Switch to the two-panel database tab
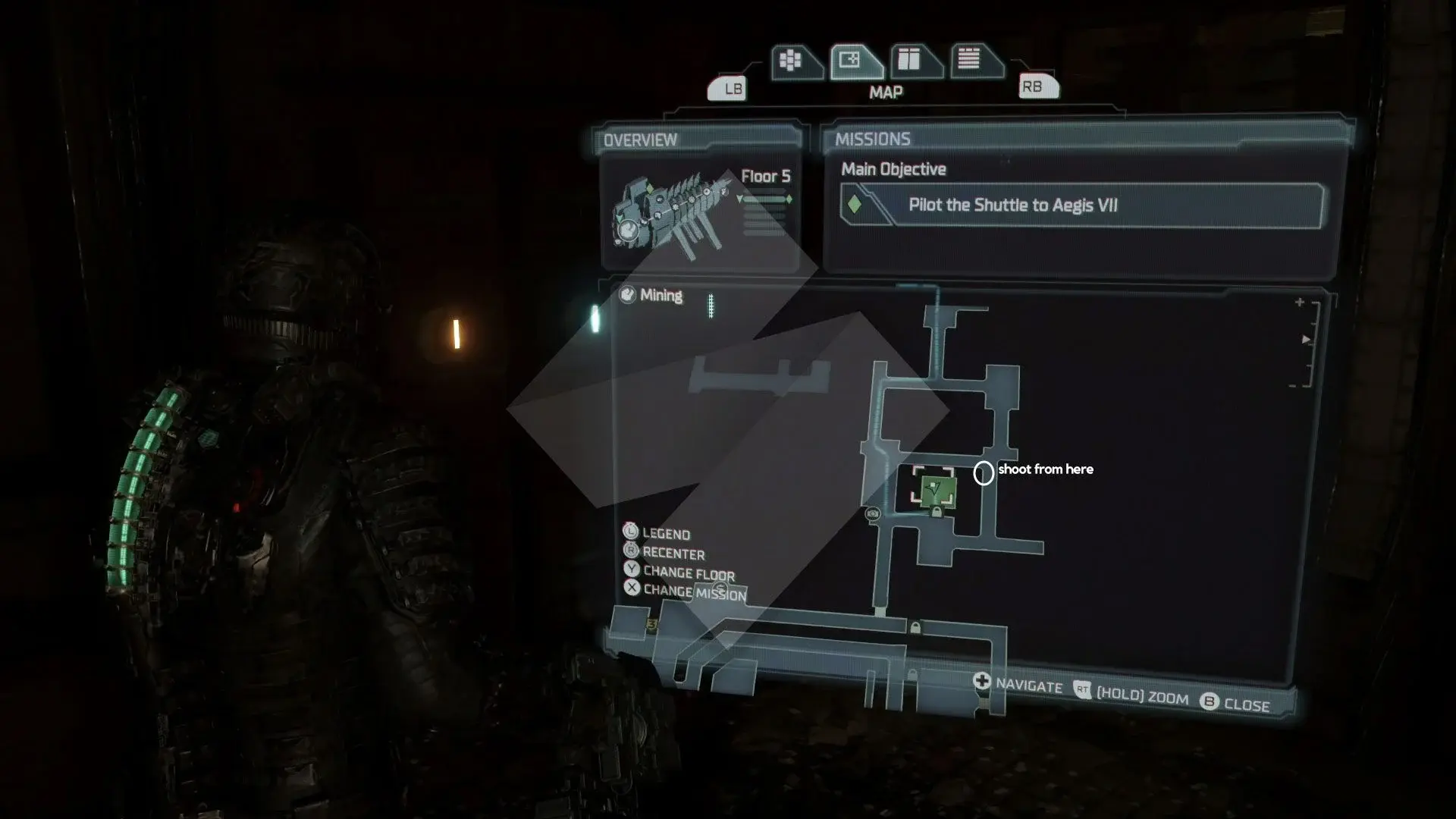The height and width of the screenshot is (819, 1456). 911,60
